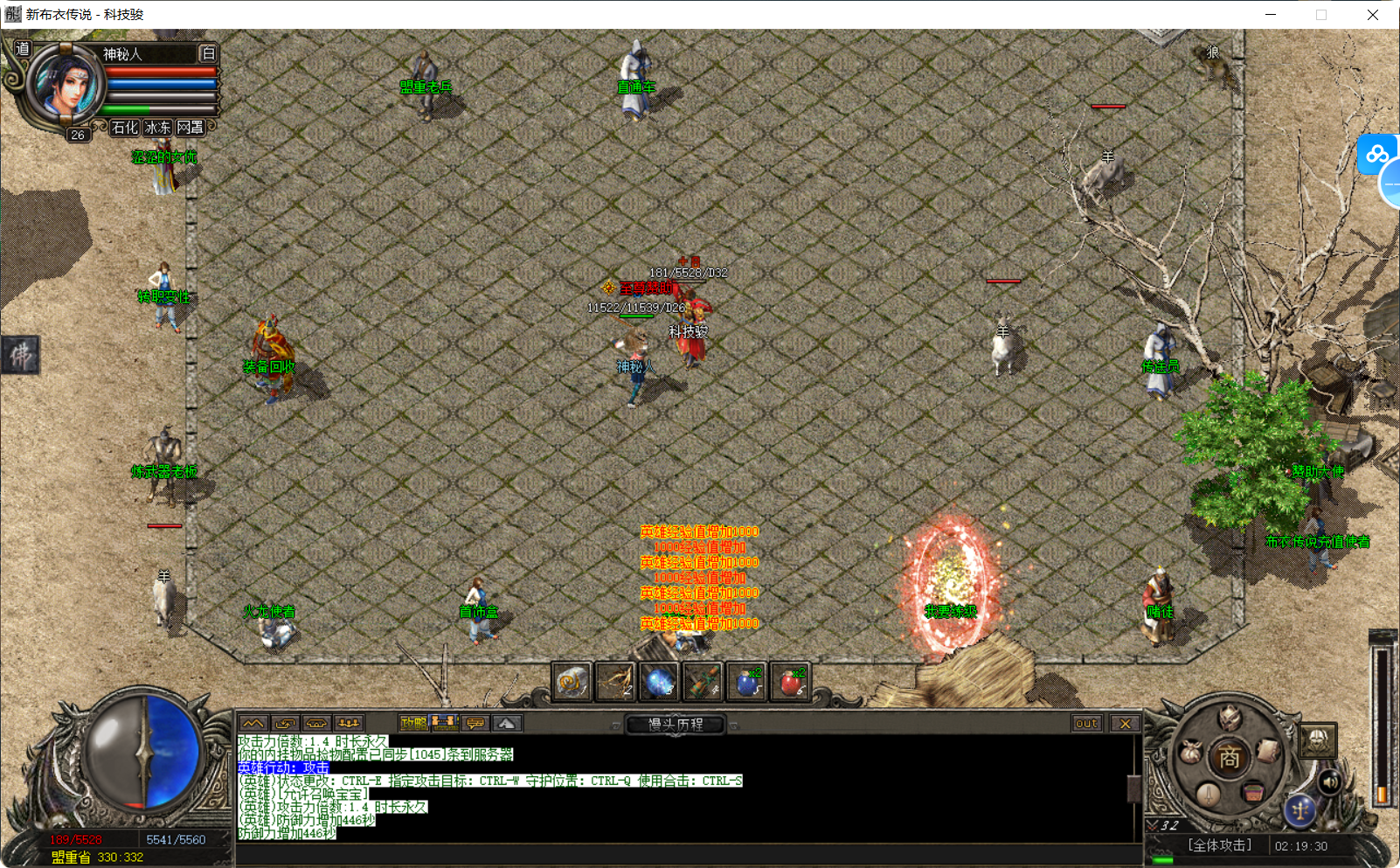Screen dimensions: 1400x868
Task: Open the inventory bag icon
Action: click(1190, 750)
